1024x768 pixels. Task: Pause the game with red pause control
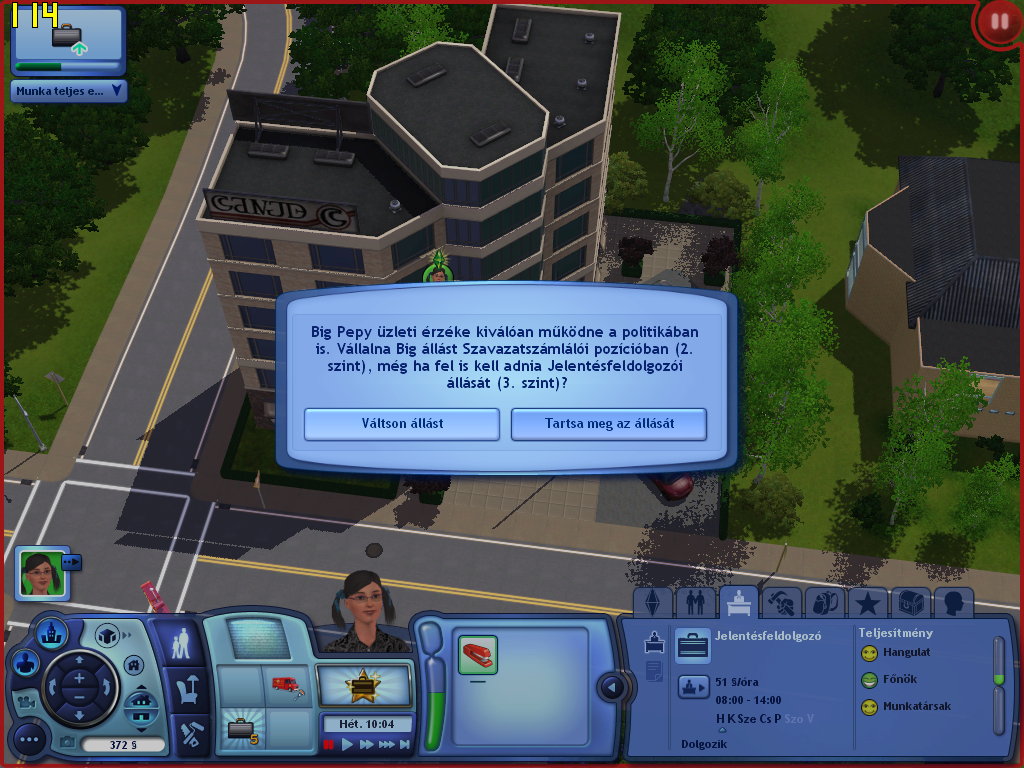coord(328,745)
